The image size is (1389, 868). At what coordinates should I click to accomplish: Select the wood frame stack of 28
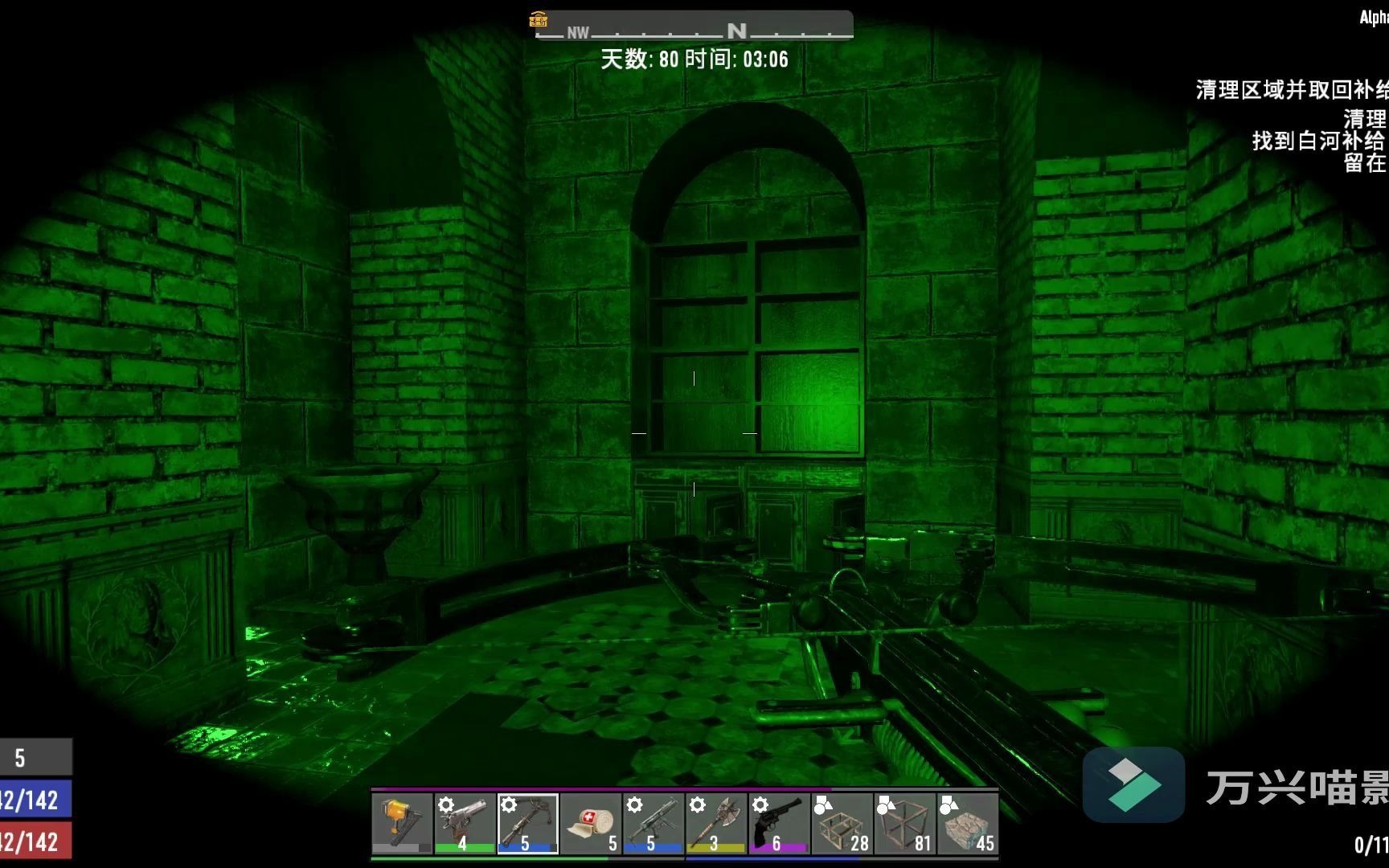[x=842, y=823]
